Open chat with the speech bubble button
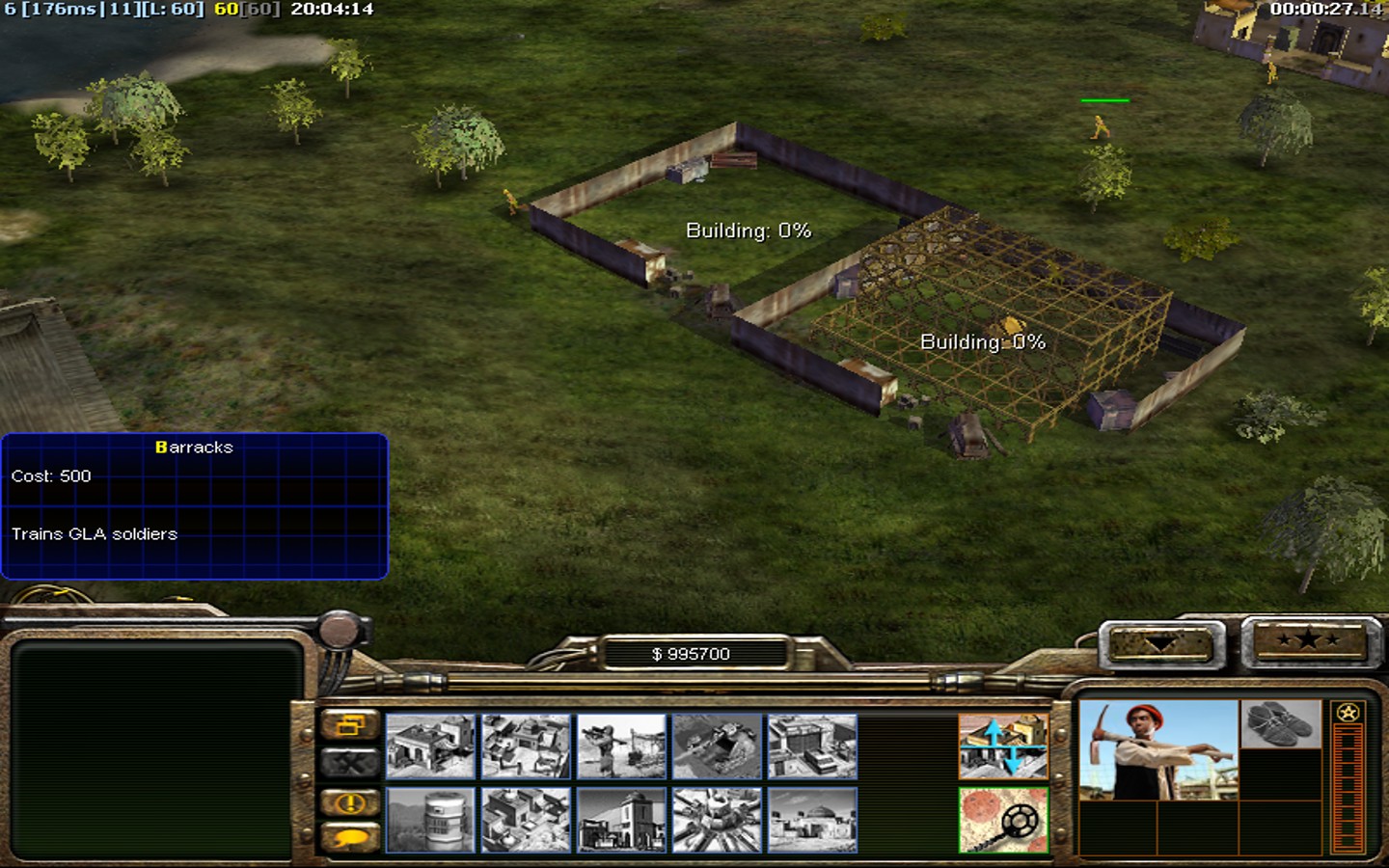The height and width of the screenshot is (868, 1389). 349,839
